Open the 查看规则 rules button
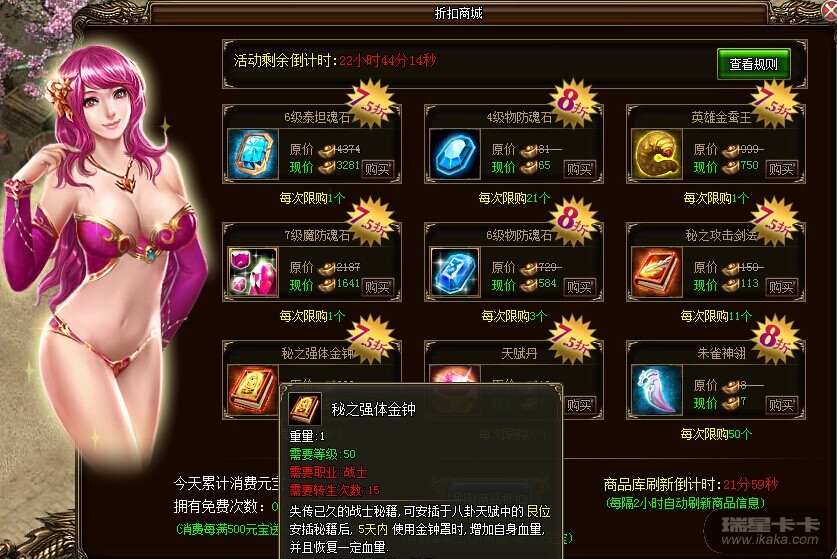 (753, 64)
